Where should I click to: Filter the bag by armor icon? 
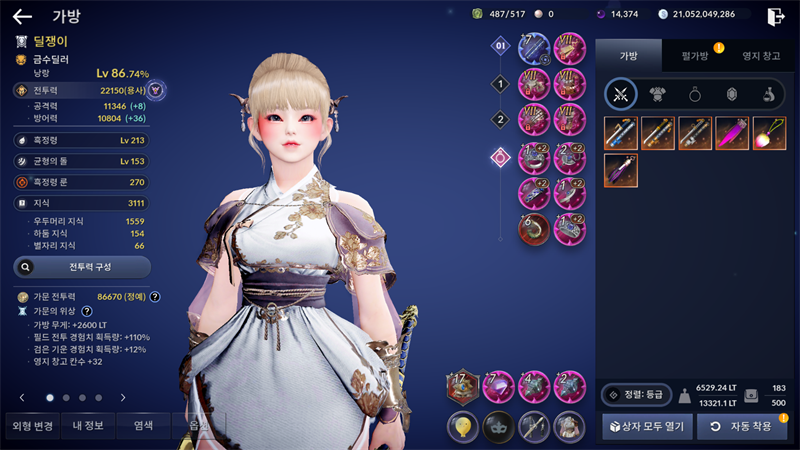(x=658, y=94)
